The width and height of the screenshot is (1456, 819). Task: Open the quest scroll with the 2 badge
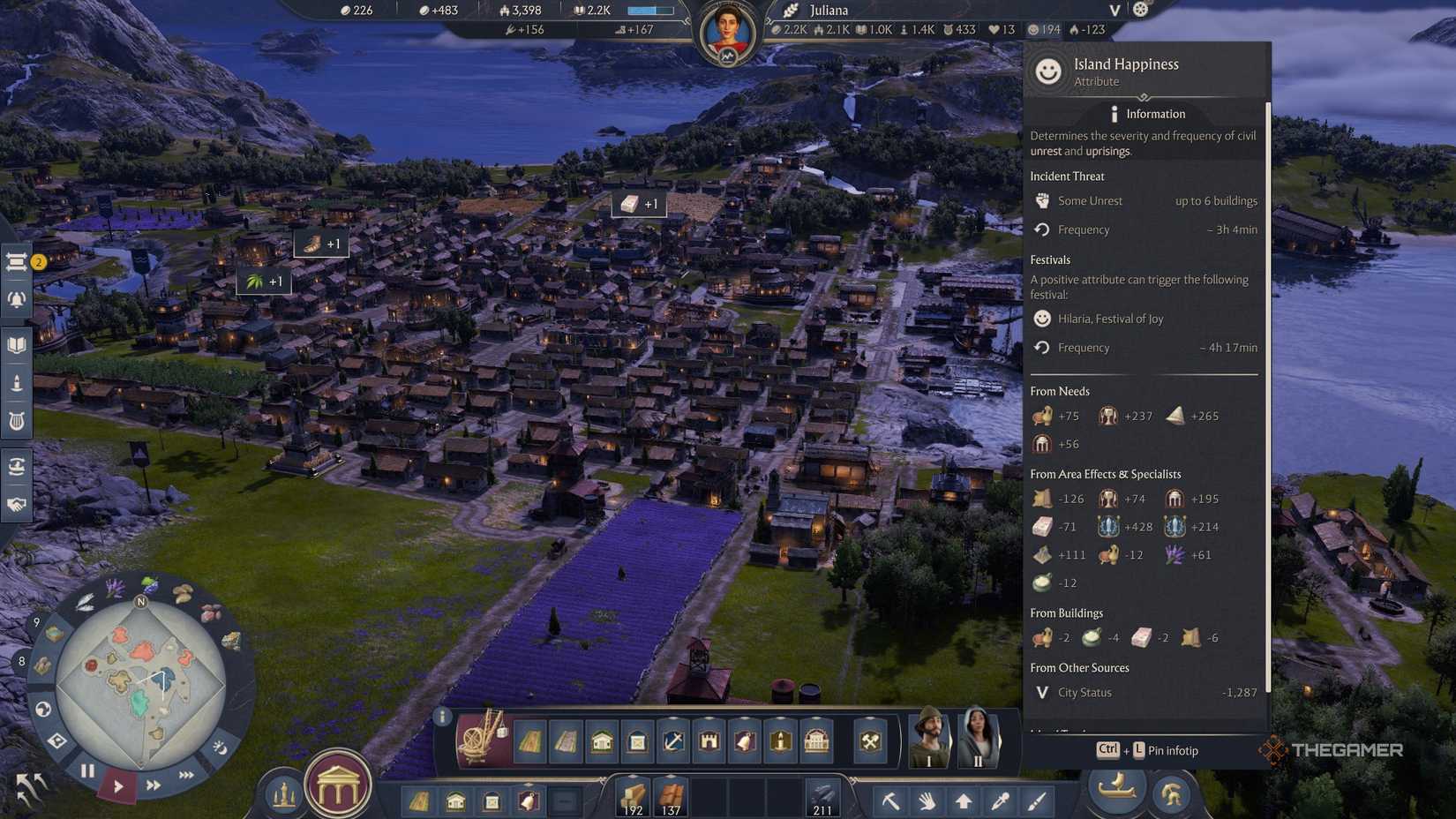pos(16,262)
